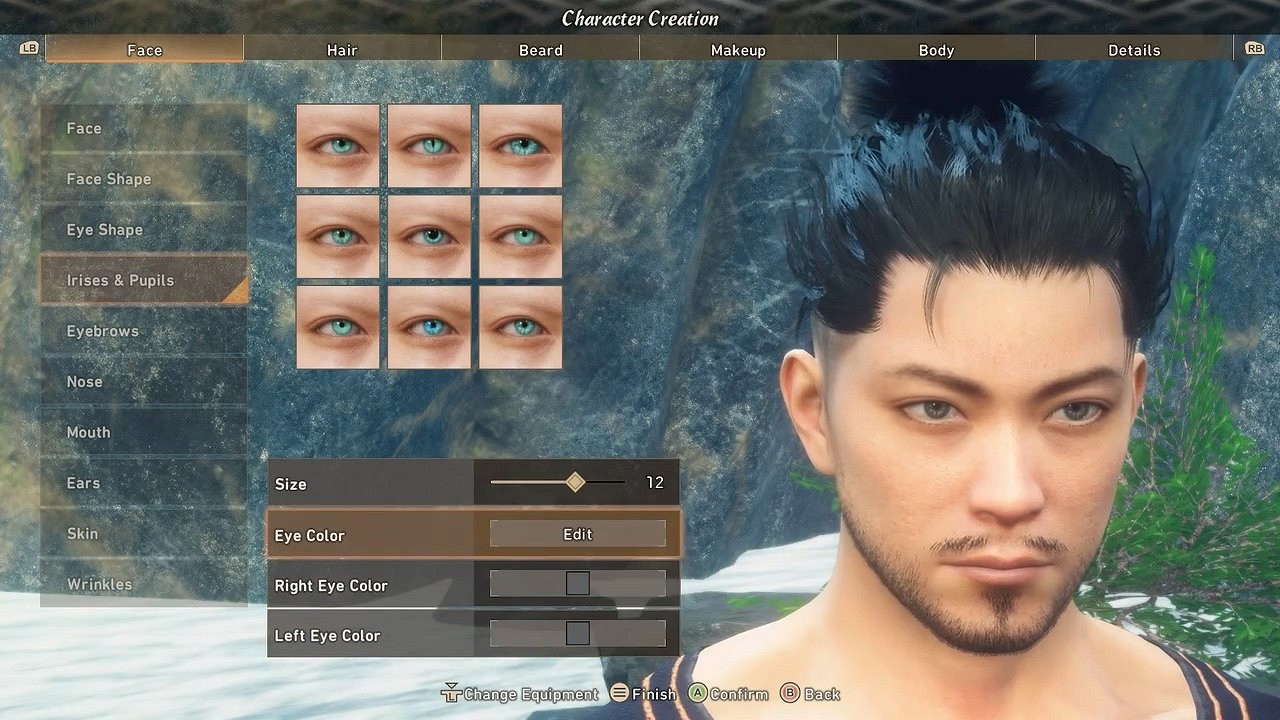Click the Right Eye Color swatch
The image size is (1280, 720).
point(577,582)
